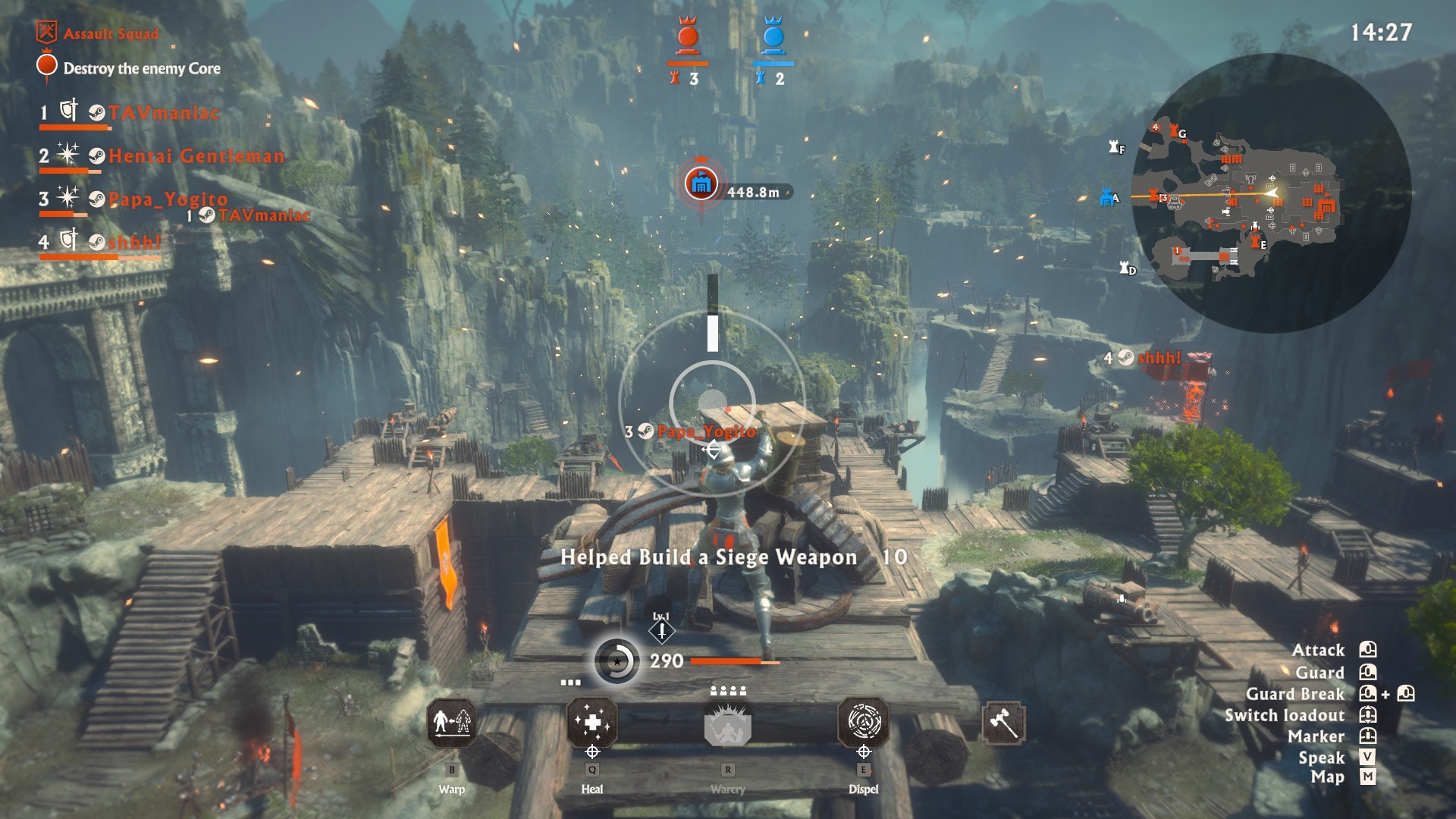The image size is (1456, 819).
Task: Click the Destroy the enemy Core objective
Action: (x=141, y=68)
